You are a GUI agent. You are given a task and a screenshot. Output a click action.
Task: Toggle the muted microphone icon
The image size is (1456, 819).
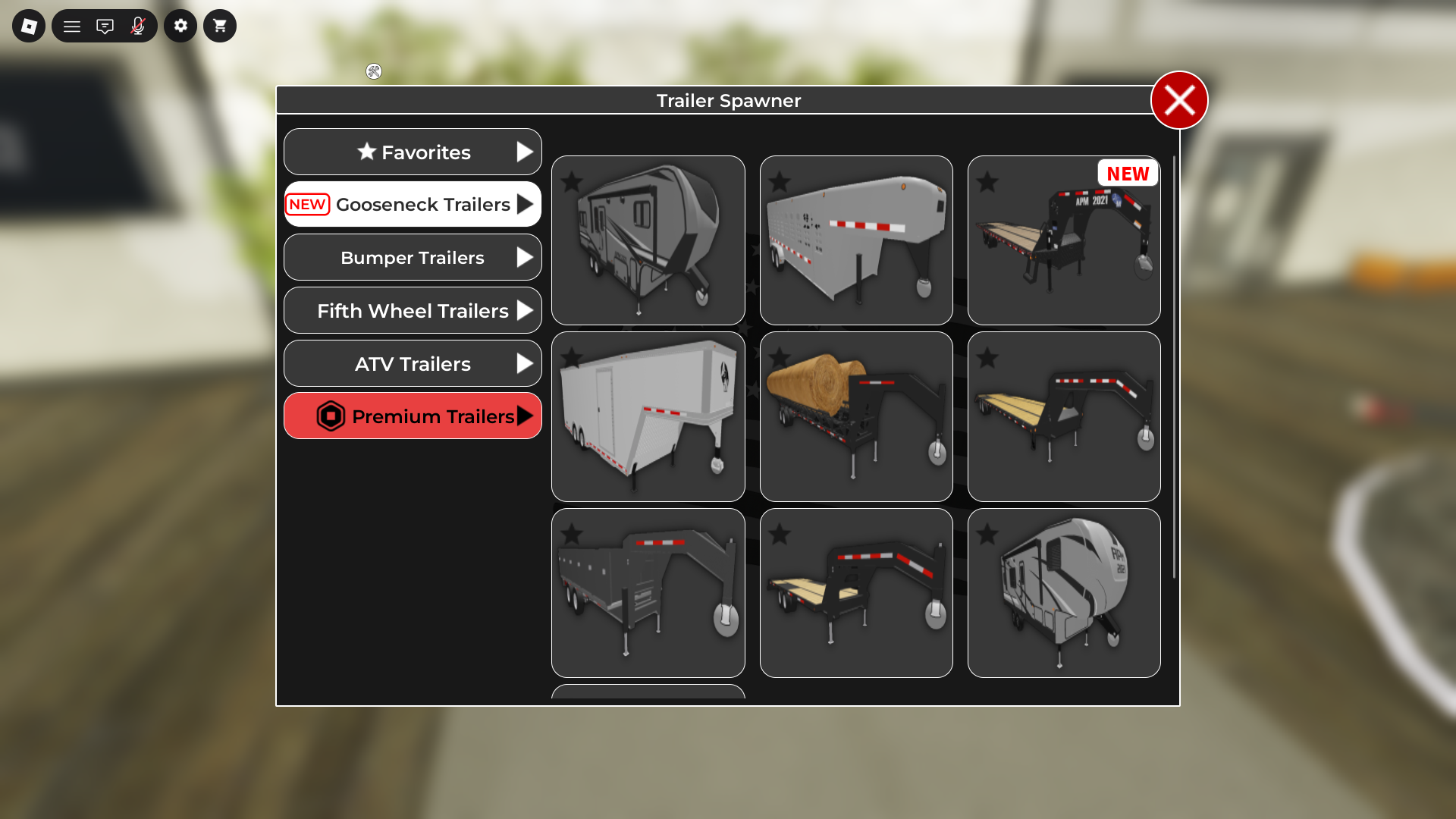pyautogui.click(x=137, y=26)
